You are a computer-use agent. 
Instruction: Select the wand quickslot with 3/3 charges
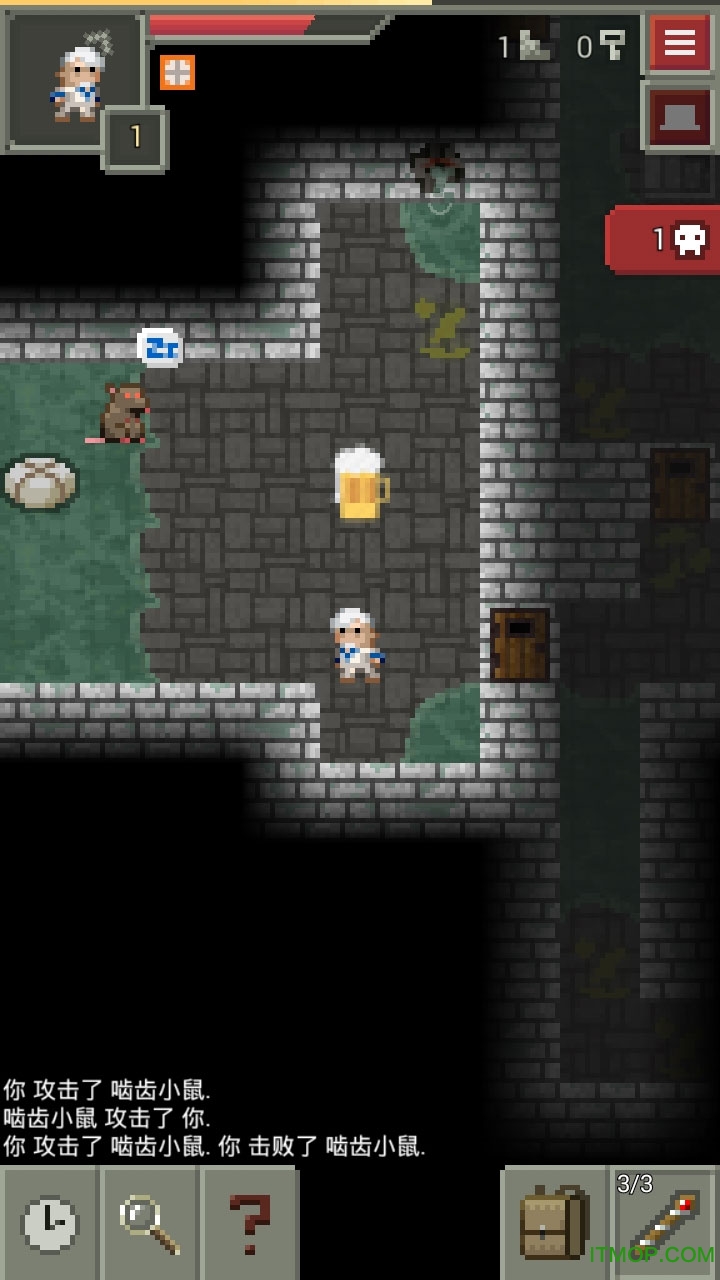[665, 1222]
